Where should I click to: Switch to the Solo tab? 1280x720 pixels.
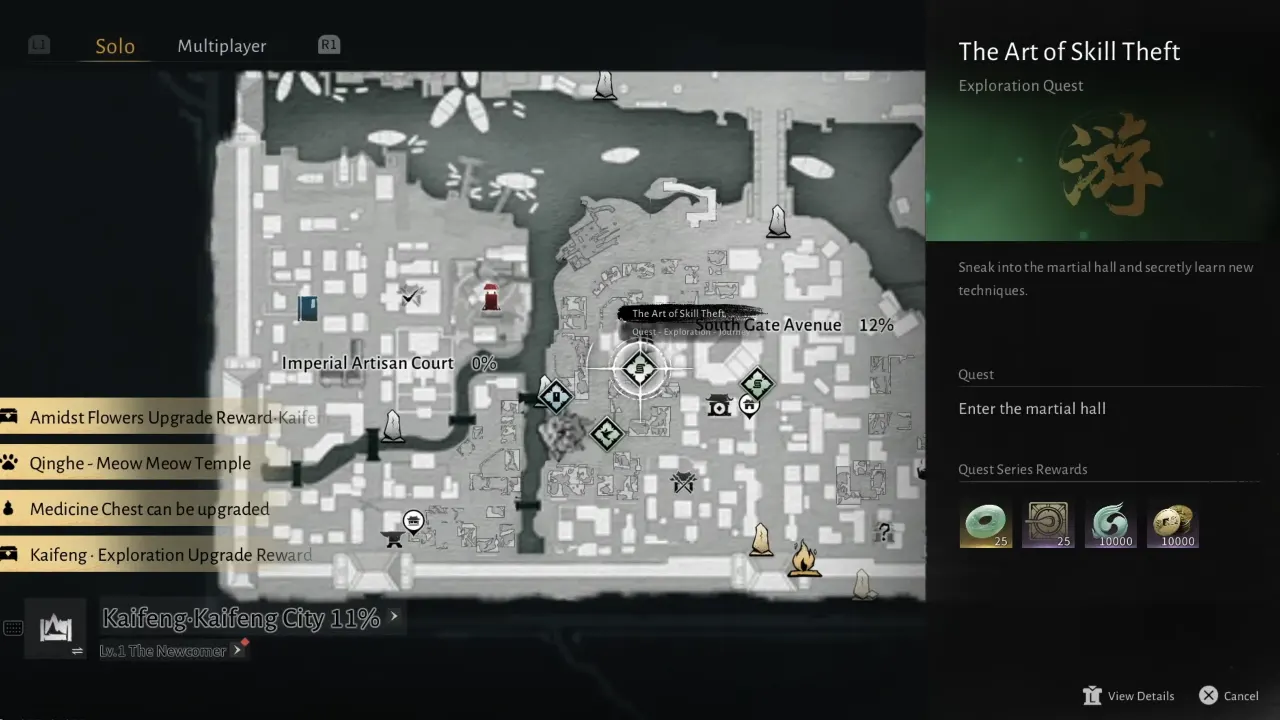pos(115,46)
